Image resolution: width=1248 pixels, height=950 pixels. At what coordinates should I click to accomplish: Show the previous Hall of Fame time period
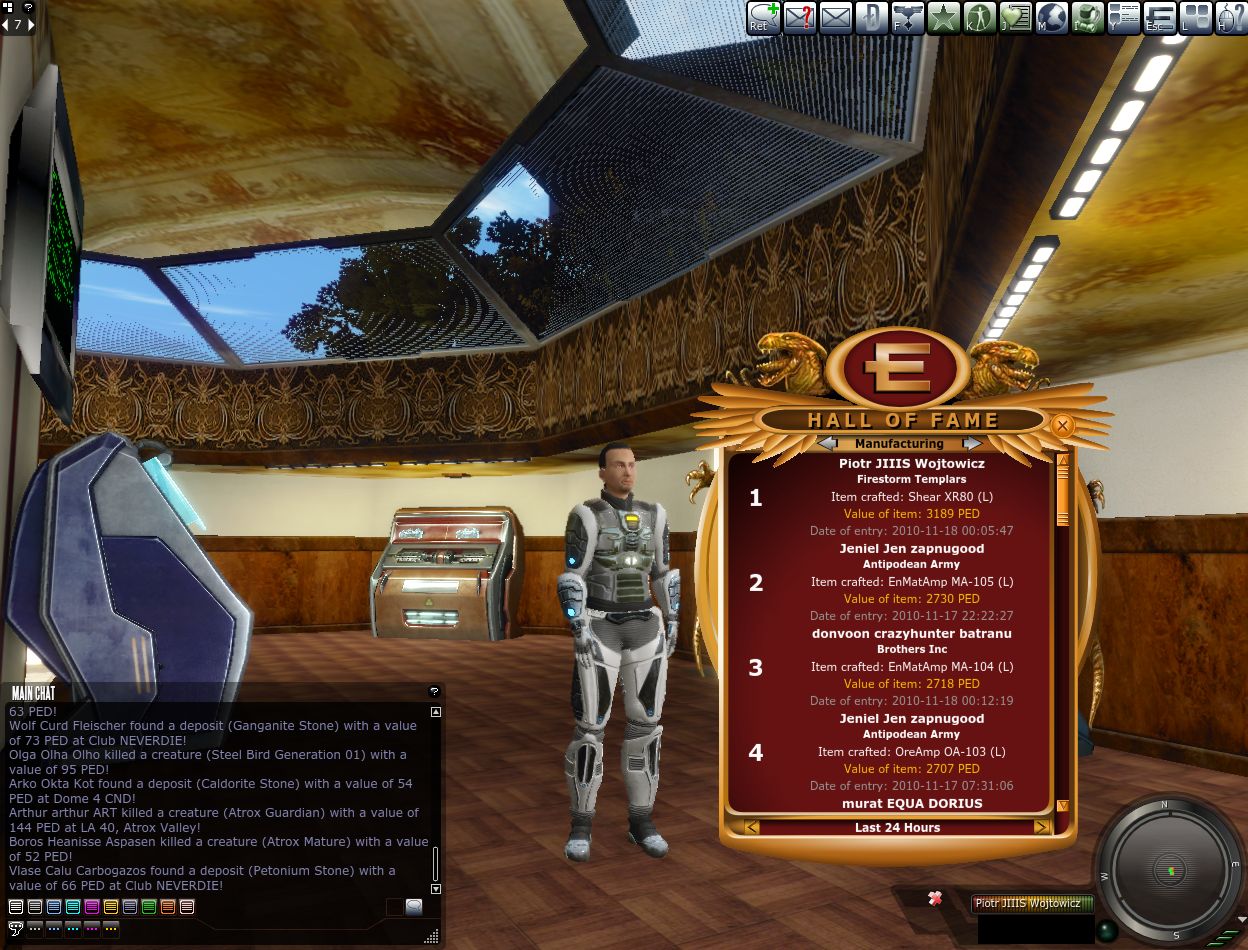(752, 827)
